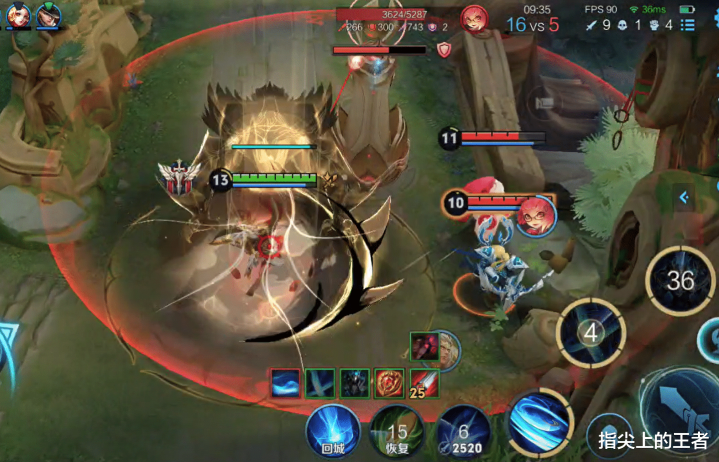
Task: Select the hat-wearing teammate portrait
Action: pyautogui.click(x=48, y=14)
